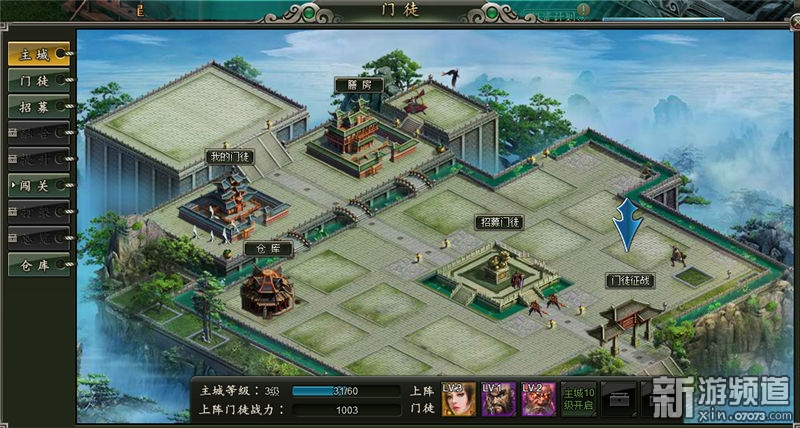Image resolution: width=800 pixels, height=428 pixels.
Task: Switch to the 闯关 challenge tab
Action: point(36,185)
